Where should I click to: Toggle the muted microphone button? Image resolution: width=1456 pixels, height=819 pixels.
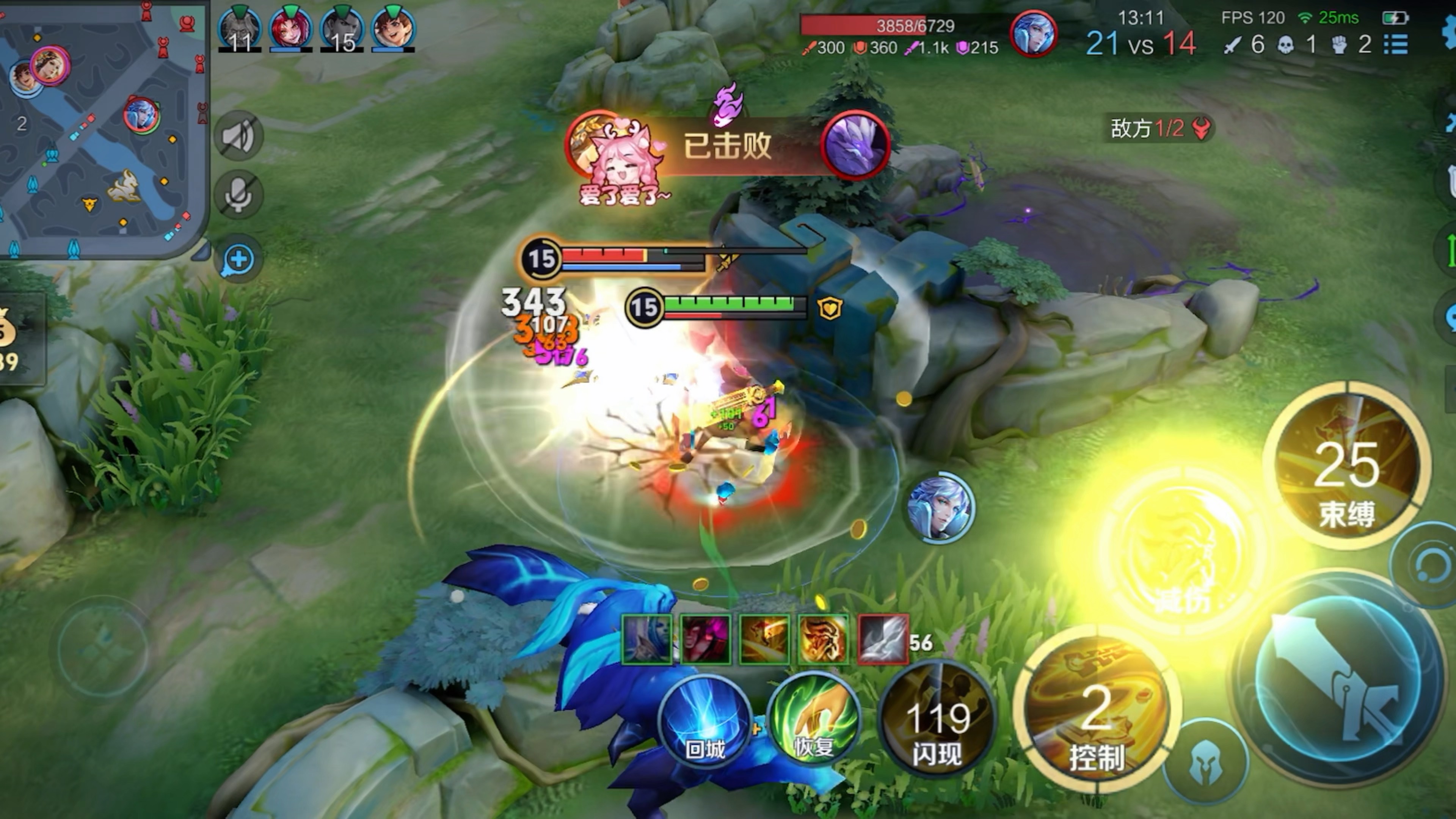(238, 196)
